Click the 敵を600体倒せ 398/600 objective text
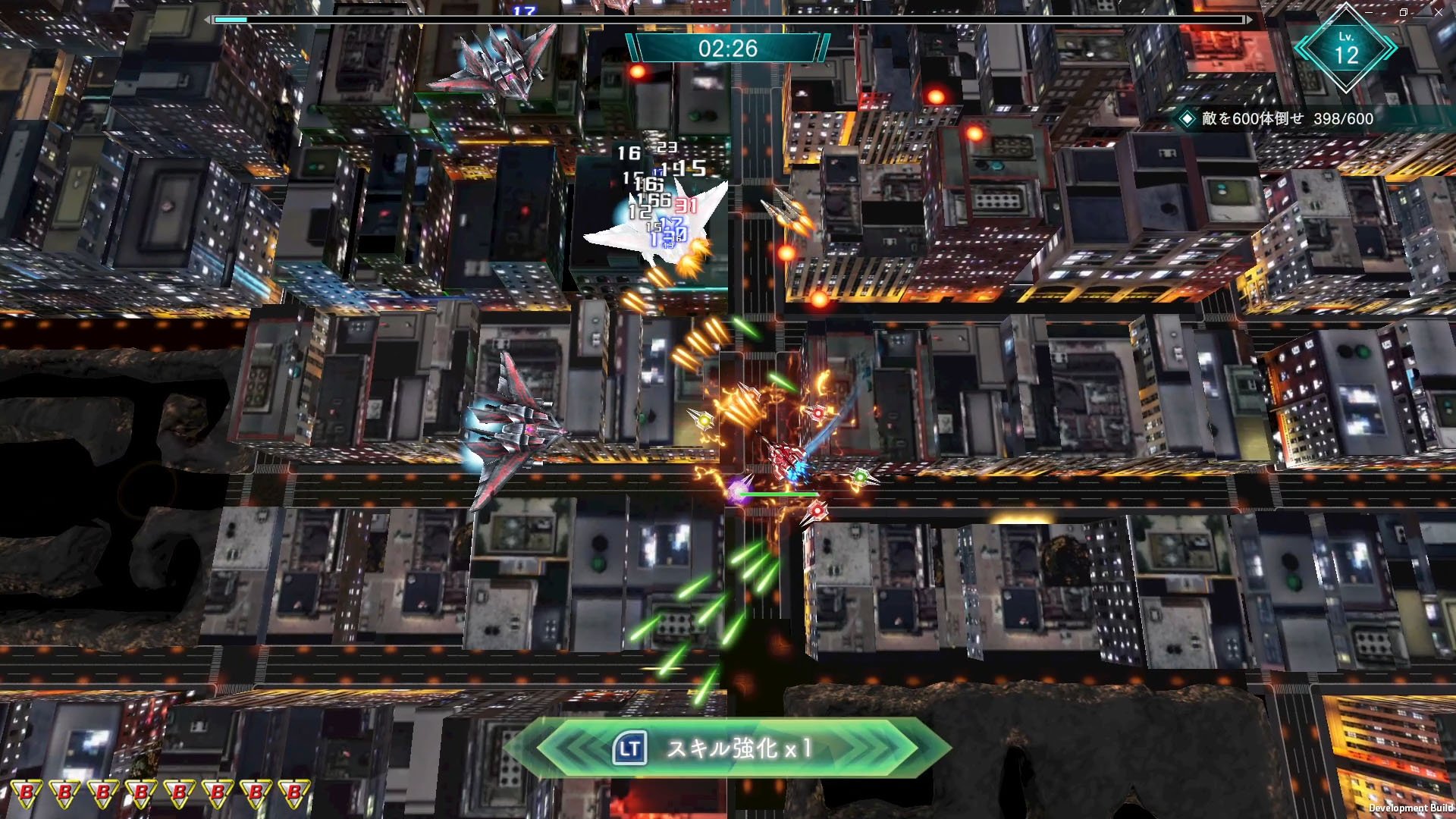1456x819 pixels. 1289,119
